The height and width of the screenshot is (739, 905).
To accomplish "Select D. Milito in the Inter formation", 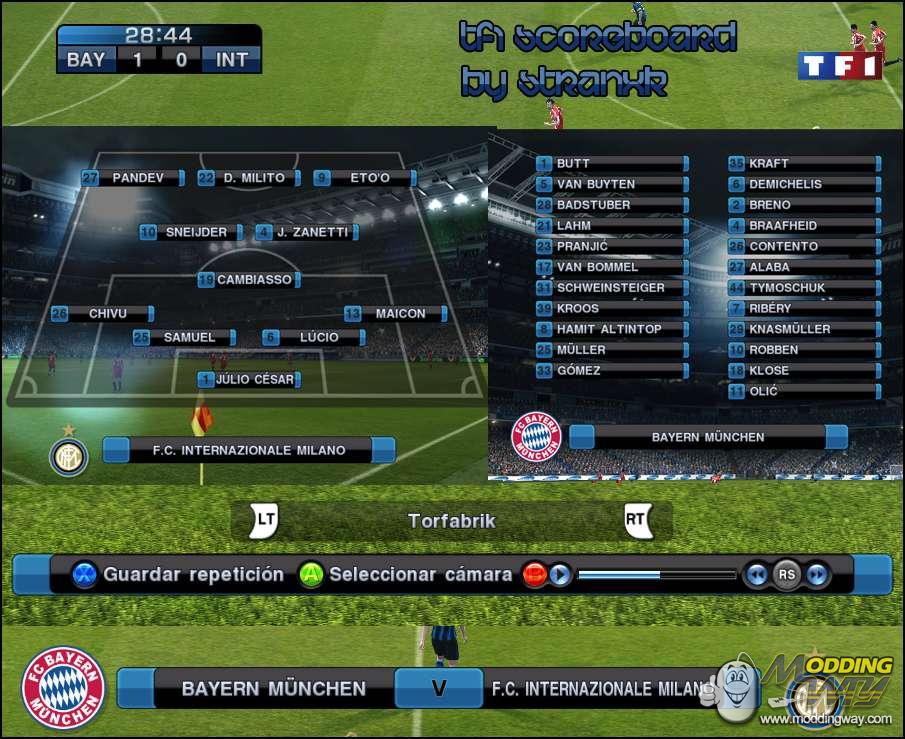I will point(254,178).
